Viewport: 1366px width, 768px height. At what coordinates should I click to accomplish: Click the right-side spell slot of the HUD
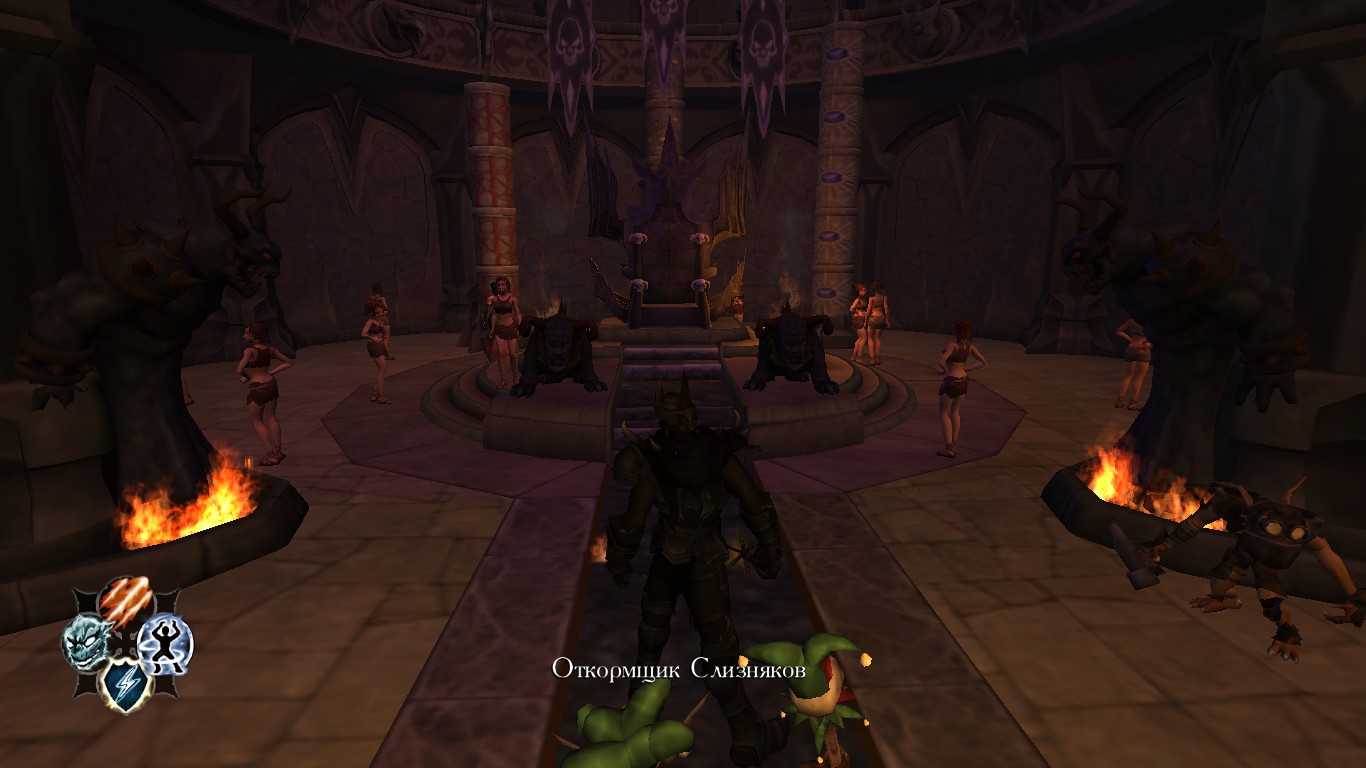coord(164,644)
